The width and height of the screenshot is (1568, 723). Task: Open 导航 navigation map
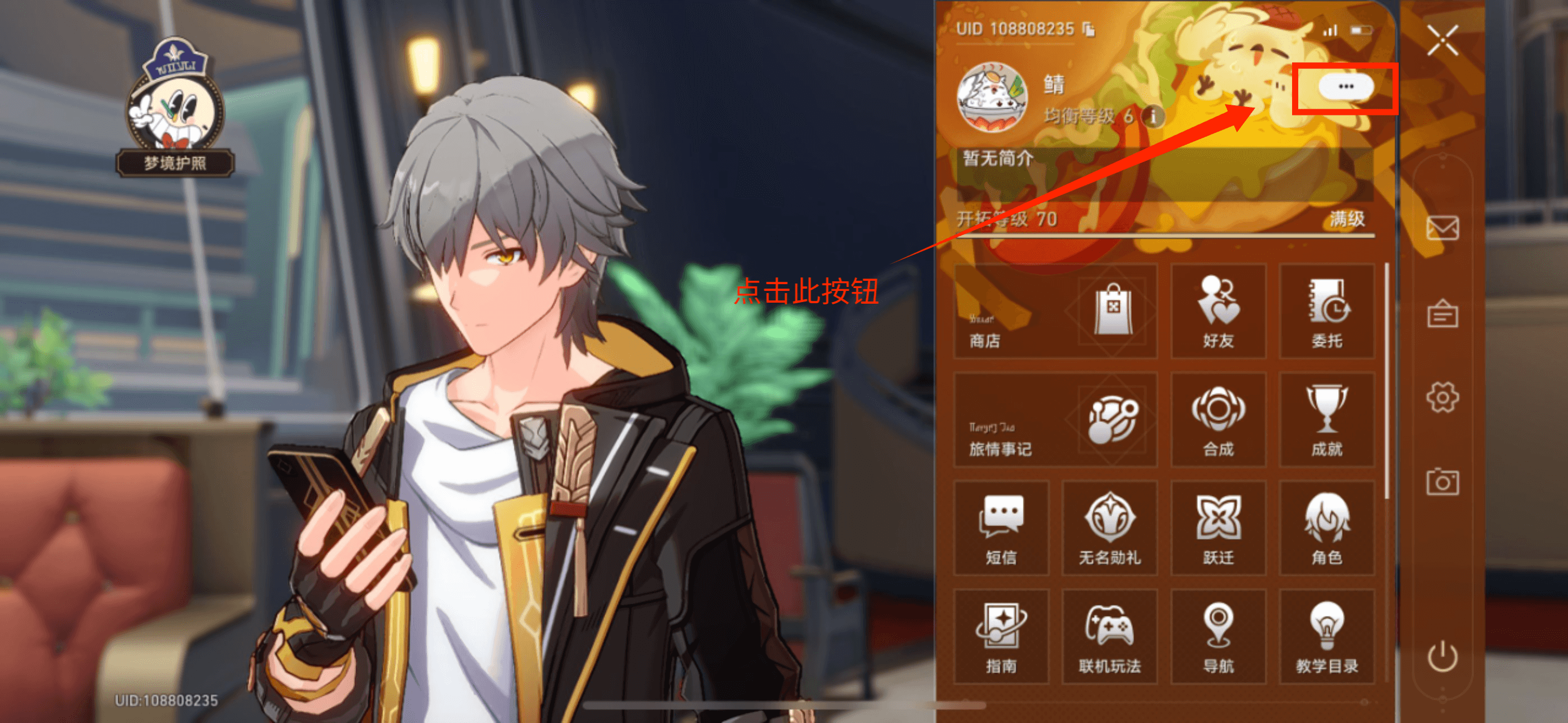click(x=1218, y=637)
